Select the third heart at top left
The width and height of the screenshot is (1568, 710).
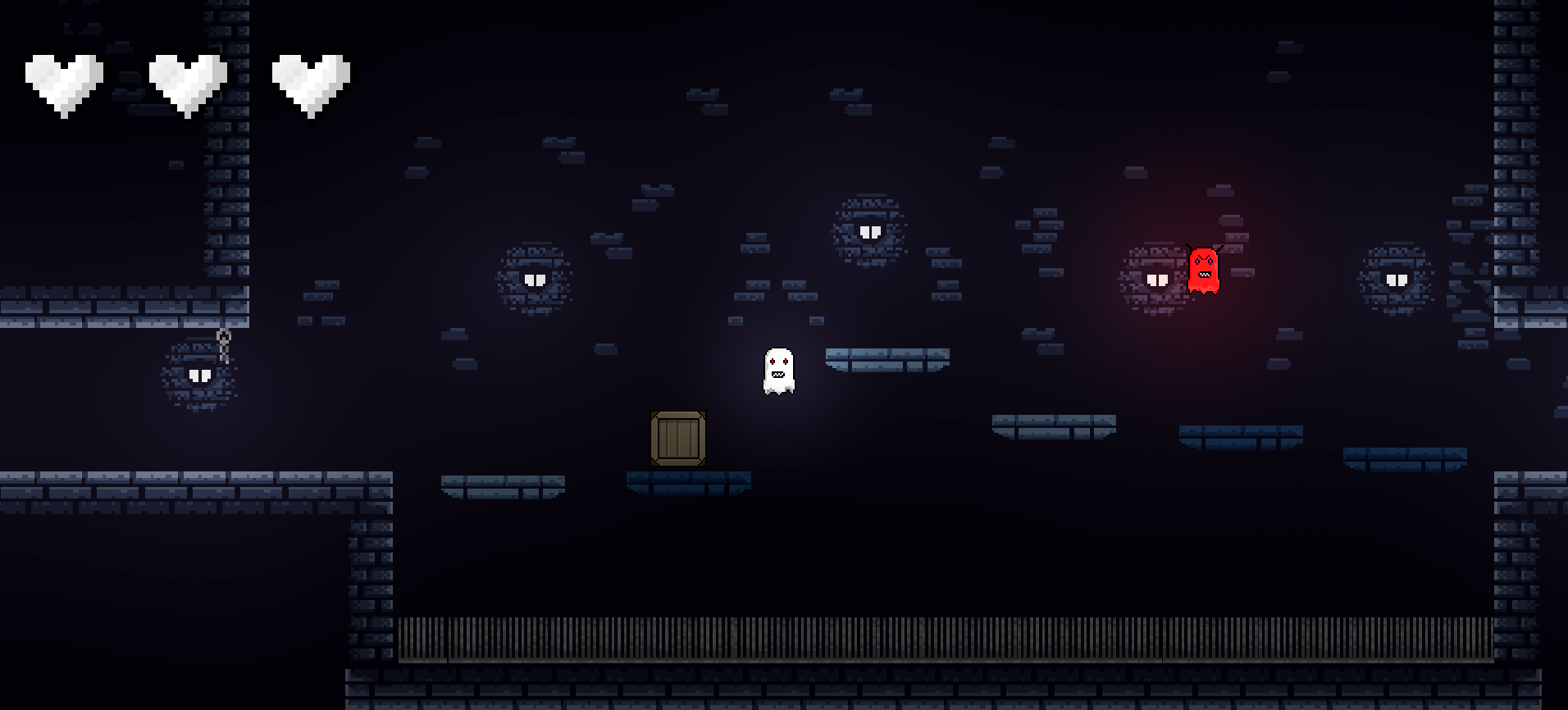click(312, 80)
